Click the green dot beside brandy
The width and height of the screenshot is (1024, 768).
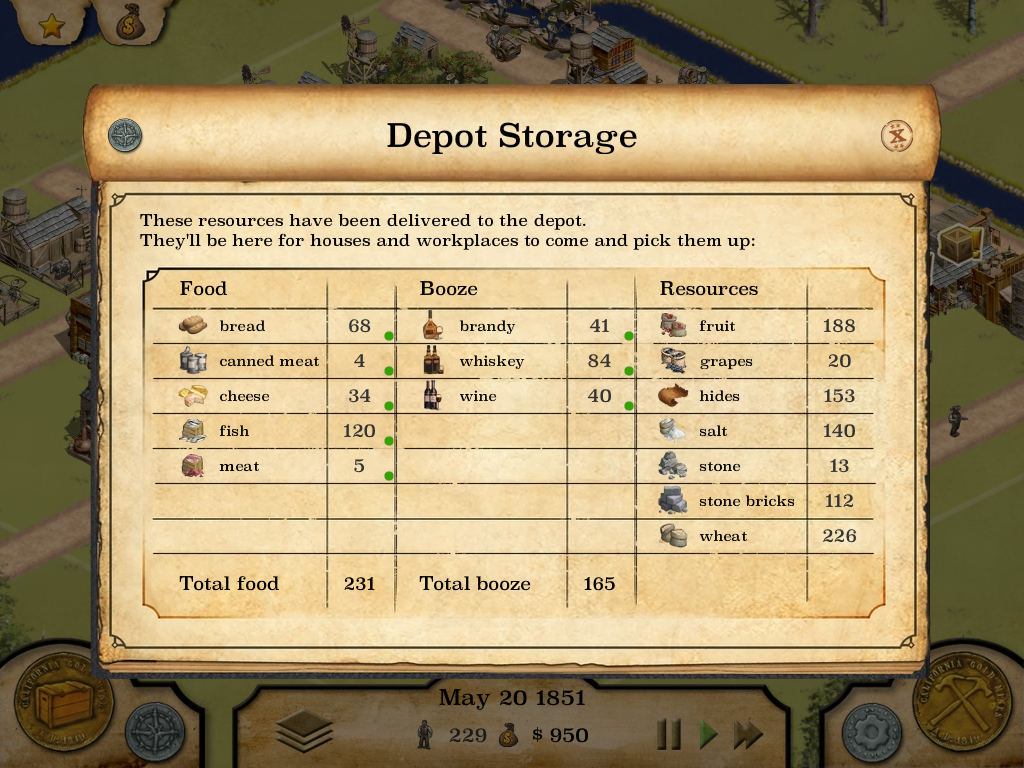pos(629,336)
